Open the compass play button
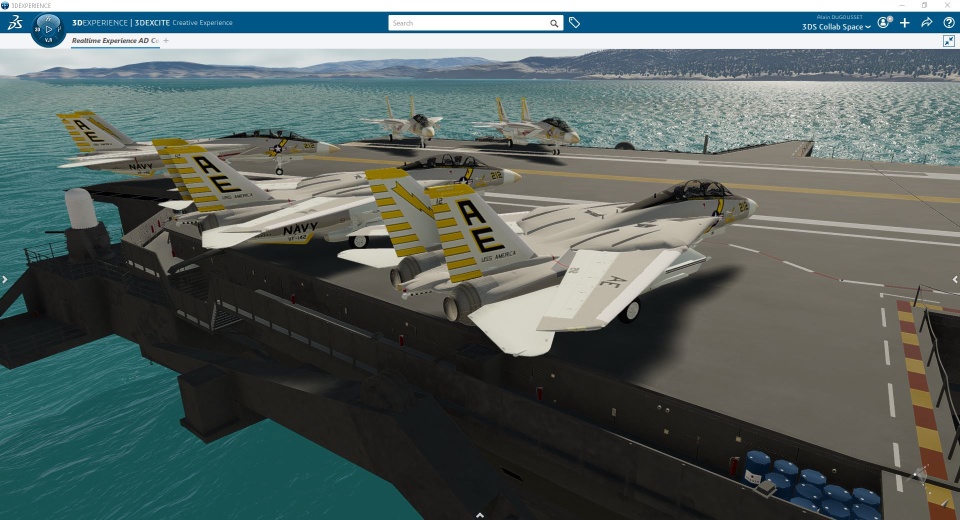Image resolution: width=960 pixels, height=520 pixels. [x=48, y=29]
